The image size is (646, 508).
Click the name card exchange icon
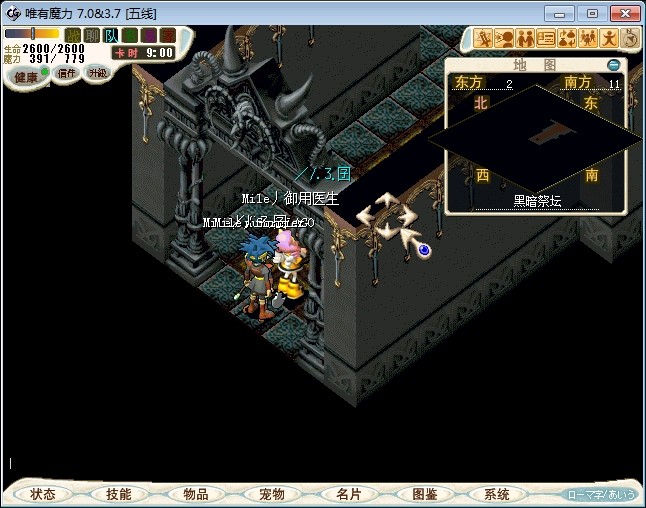(x=546, y=39)
